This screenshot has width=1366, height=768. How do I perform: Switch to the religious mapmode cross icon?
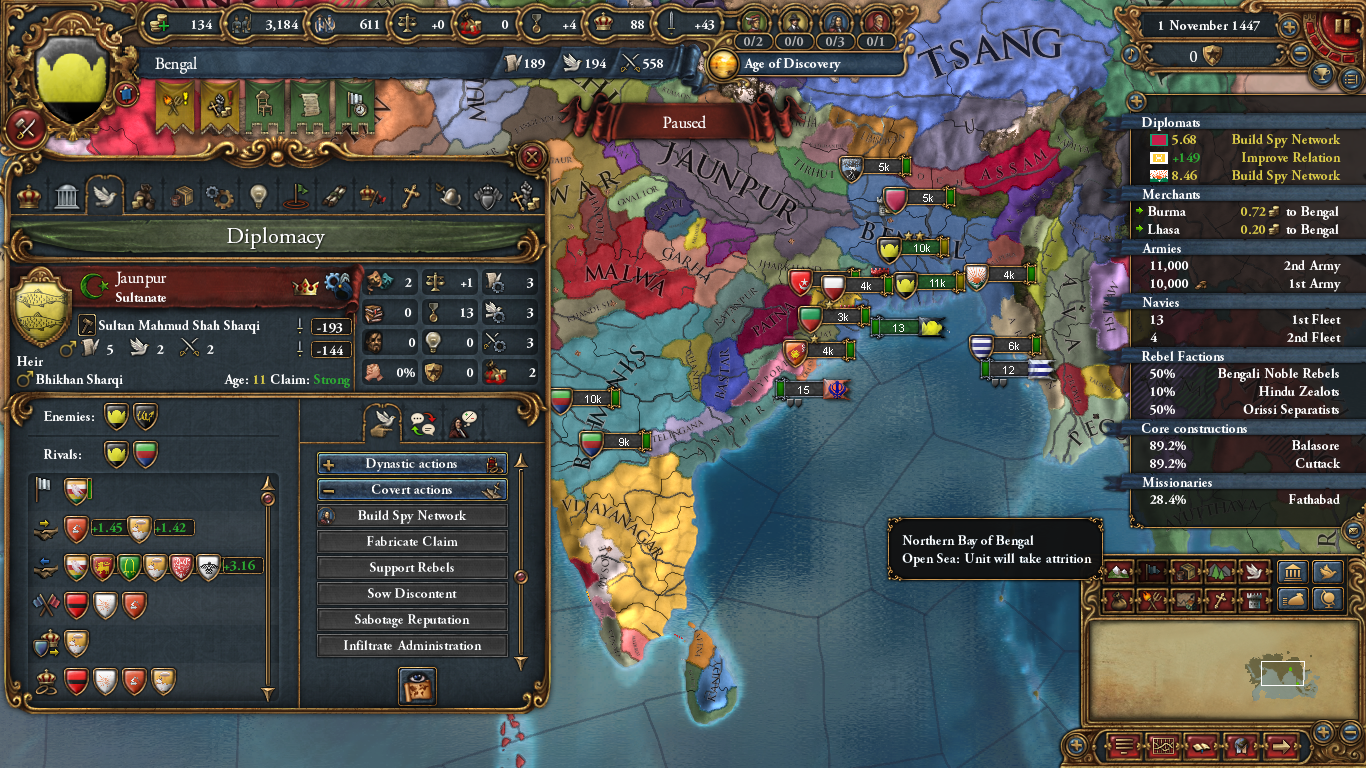[x=1221, y=600]
